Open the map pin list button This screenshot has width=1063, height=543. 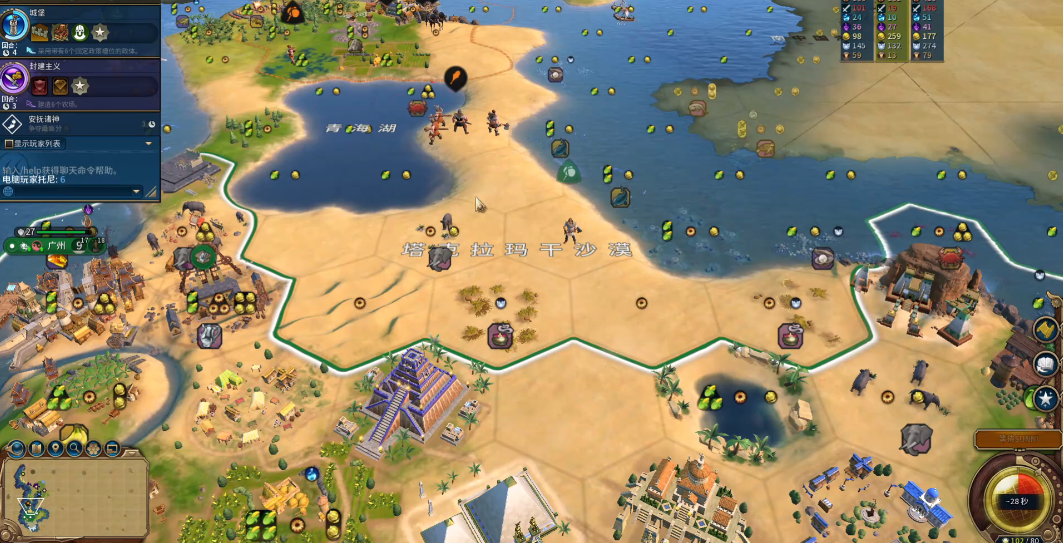pyautogui.click(x=55, y=448)
